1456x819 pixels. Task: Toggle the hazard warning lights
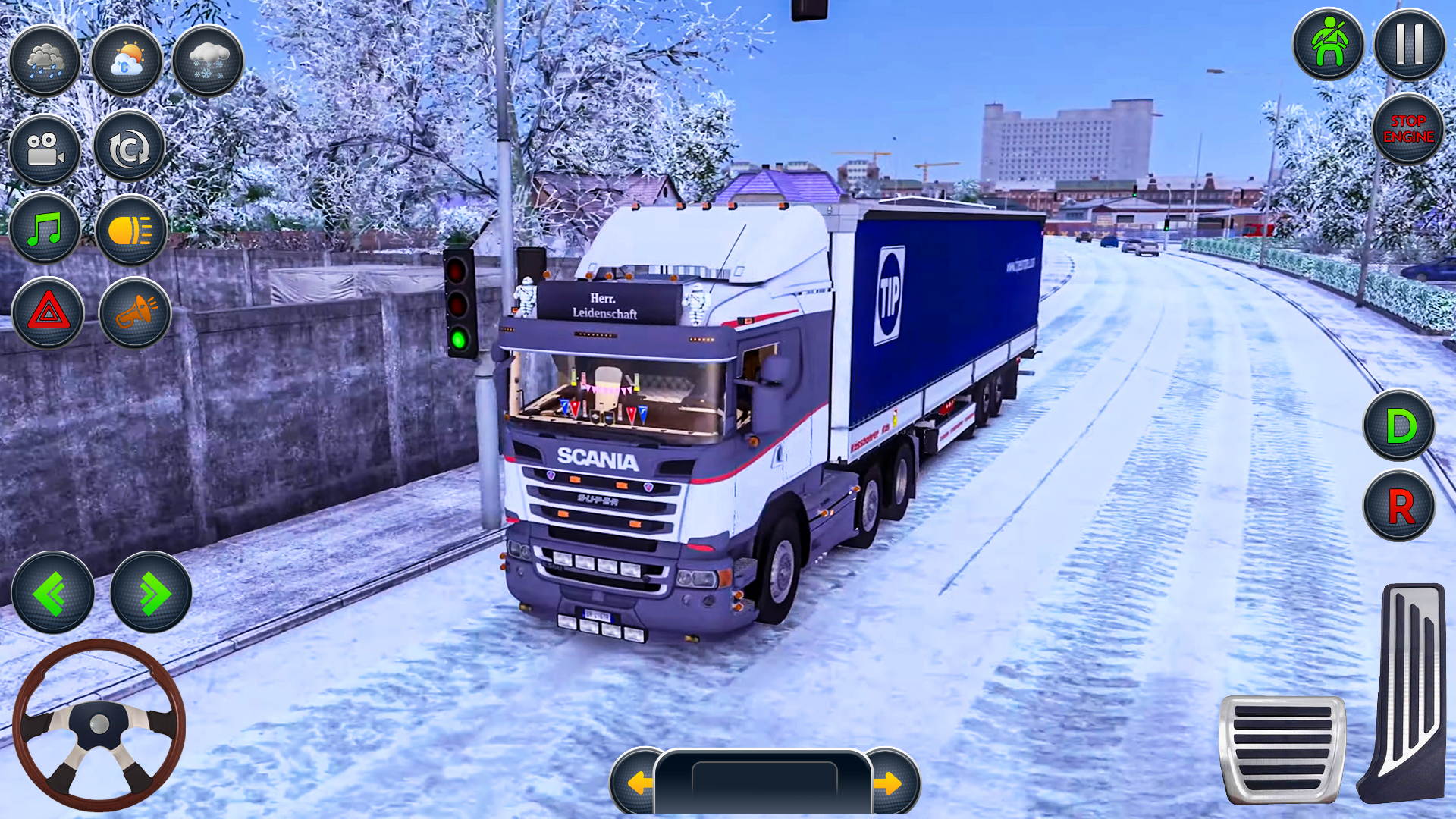click(x=47, y=313)
